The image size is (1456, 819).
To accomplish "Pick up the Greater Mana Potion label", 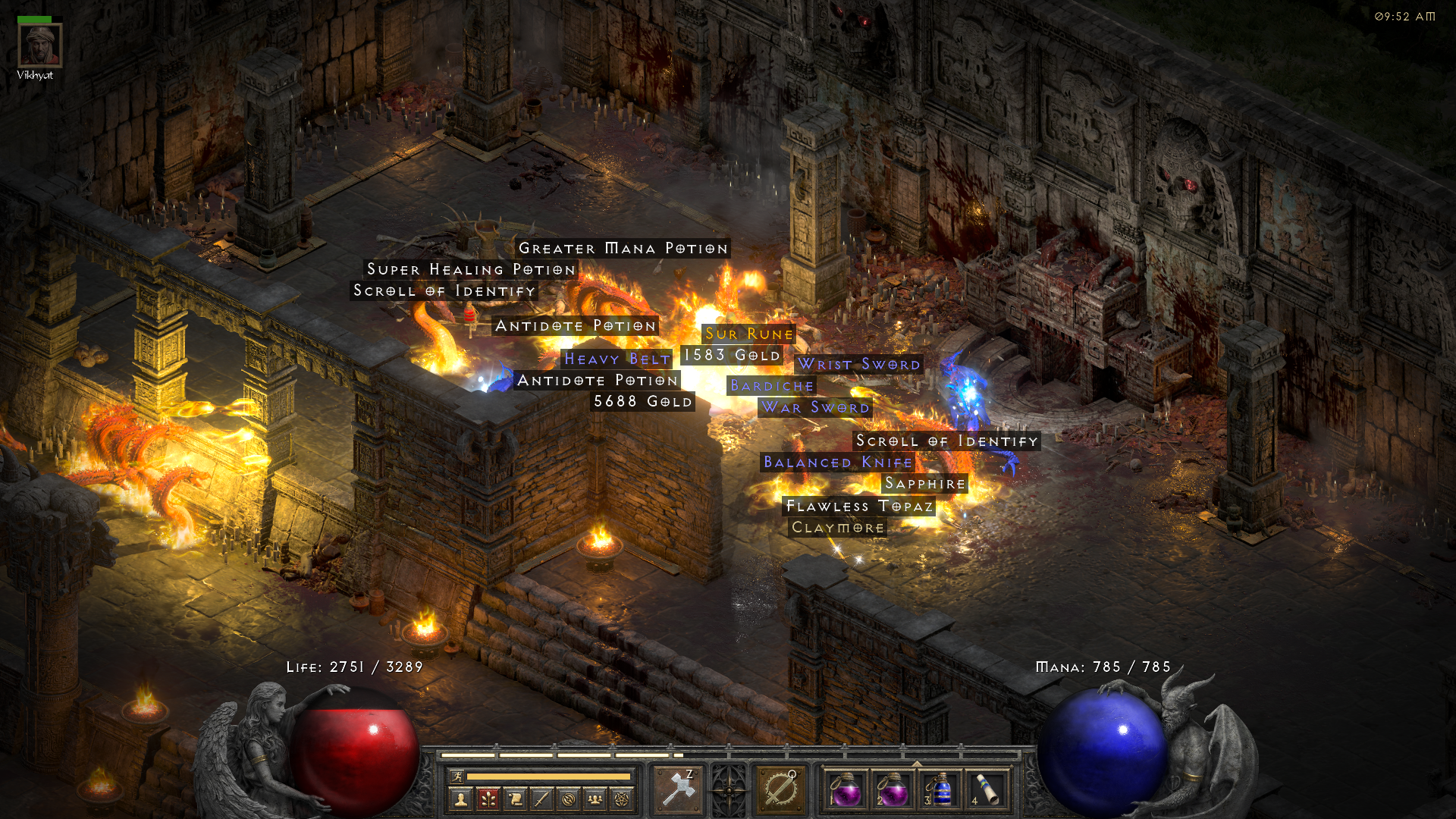I will coord(623,249).
